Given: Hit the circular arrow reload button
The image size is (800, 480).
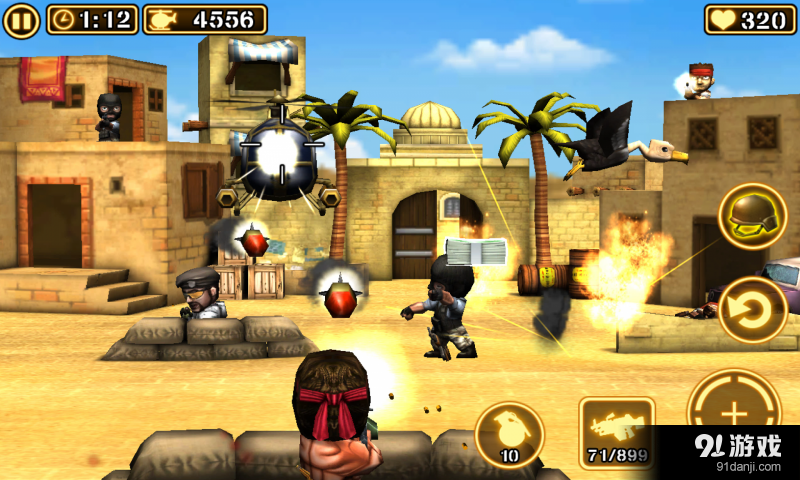Looking at the screenshot, I should click(x=752, y=309).
